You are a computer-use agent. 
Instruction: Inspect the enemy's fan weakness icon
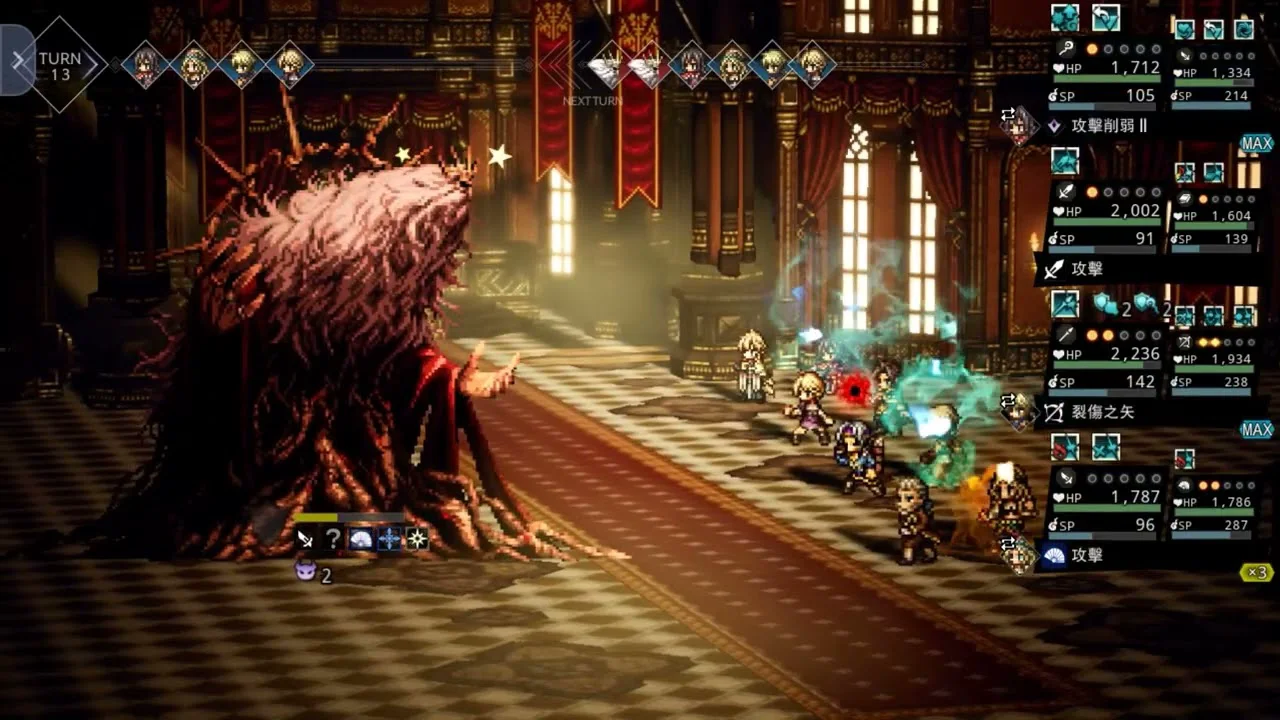(x=361, y=539)
